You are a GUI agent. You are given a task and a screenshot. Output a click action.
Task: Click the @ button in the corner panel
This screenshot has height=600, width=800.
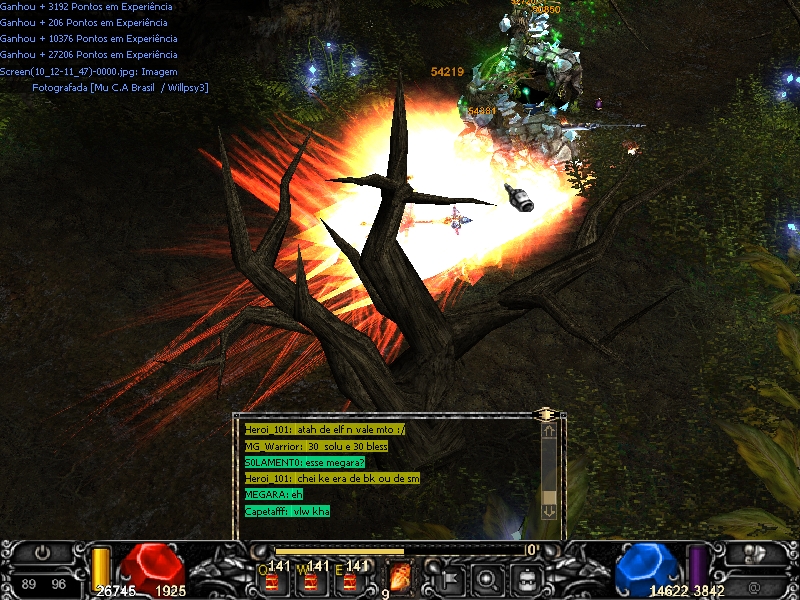pos(753,585)
